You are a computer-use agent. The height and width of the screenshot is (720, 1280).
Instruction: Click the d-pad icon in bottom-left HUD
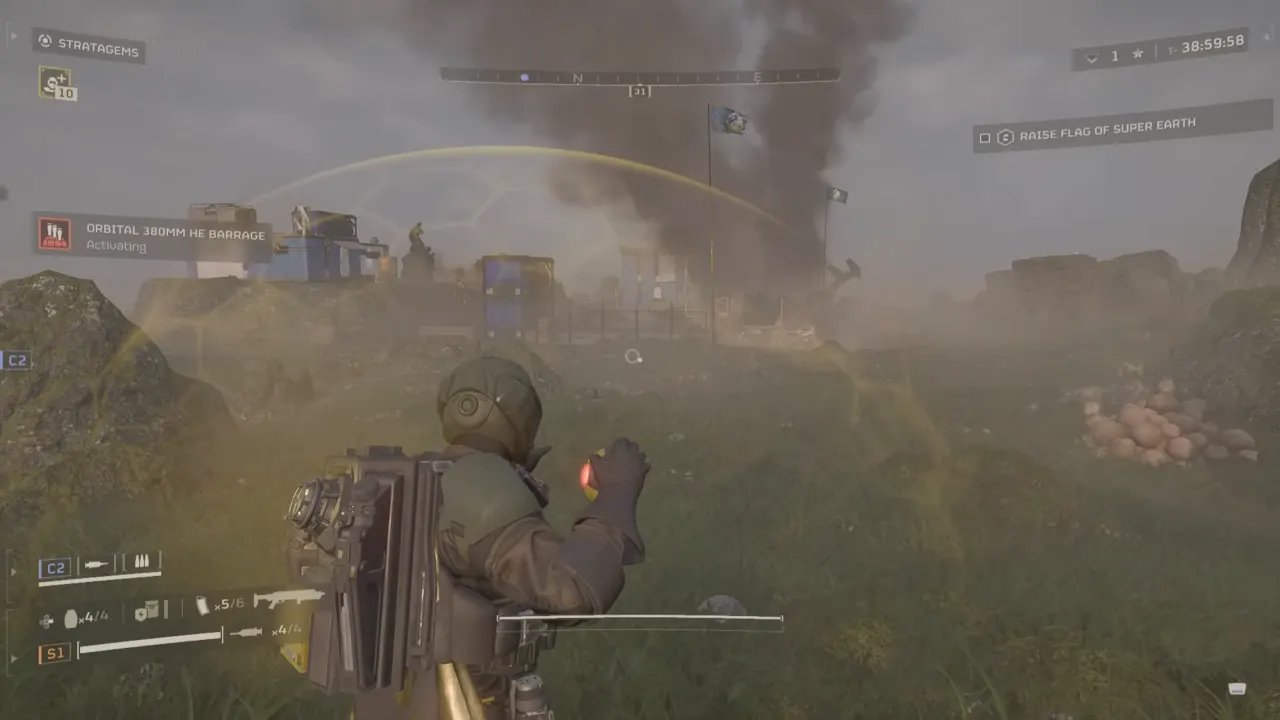(45, 619)
